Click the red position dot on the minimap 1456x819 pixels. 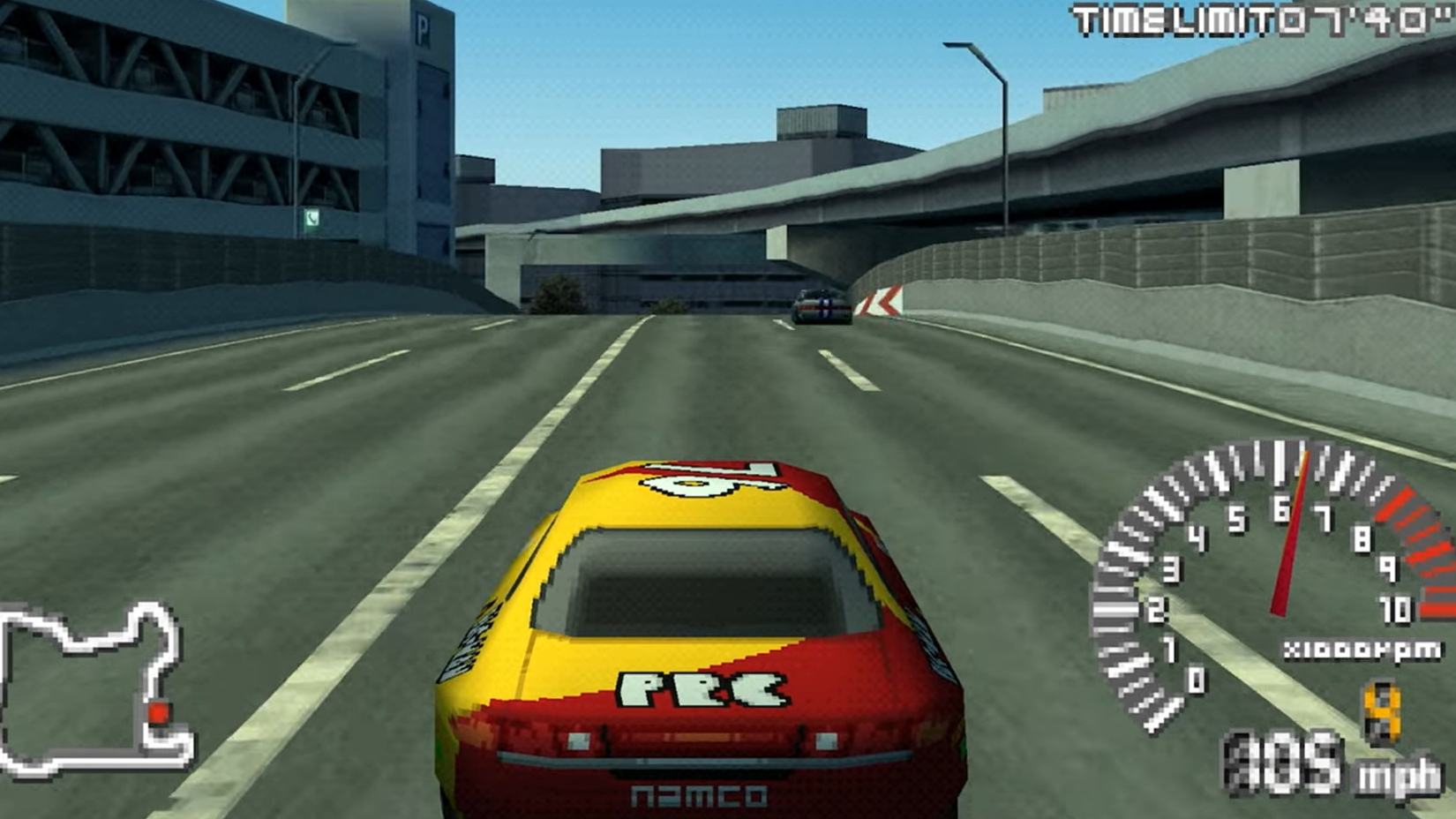pyautogui.click(x=159, y=711)
